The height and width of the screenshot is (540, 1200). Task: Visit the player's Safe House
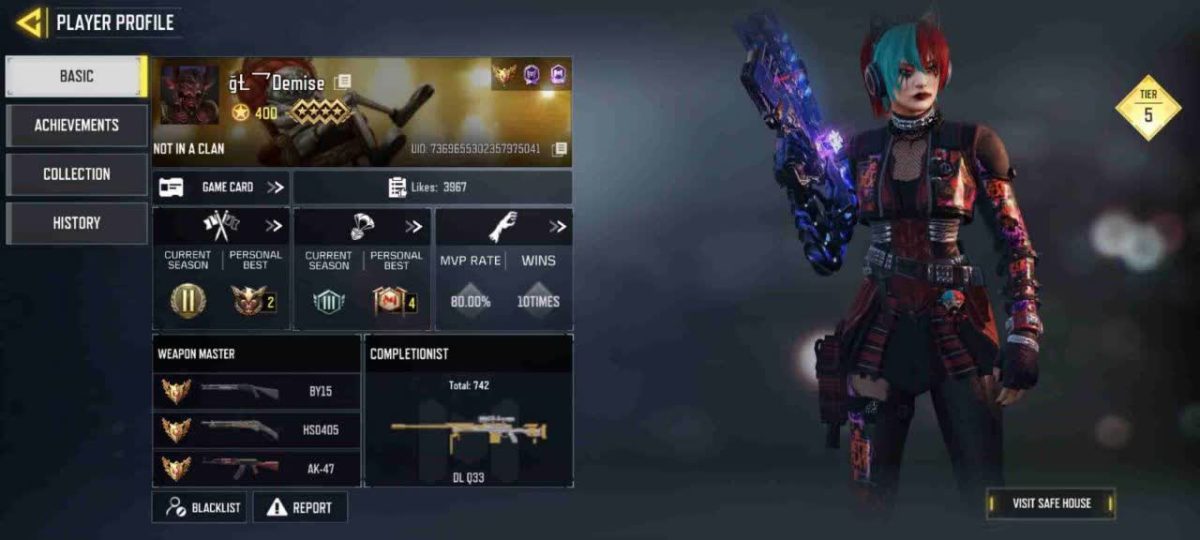point(1050,503)
